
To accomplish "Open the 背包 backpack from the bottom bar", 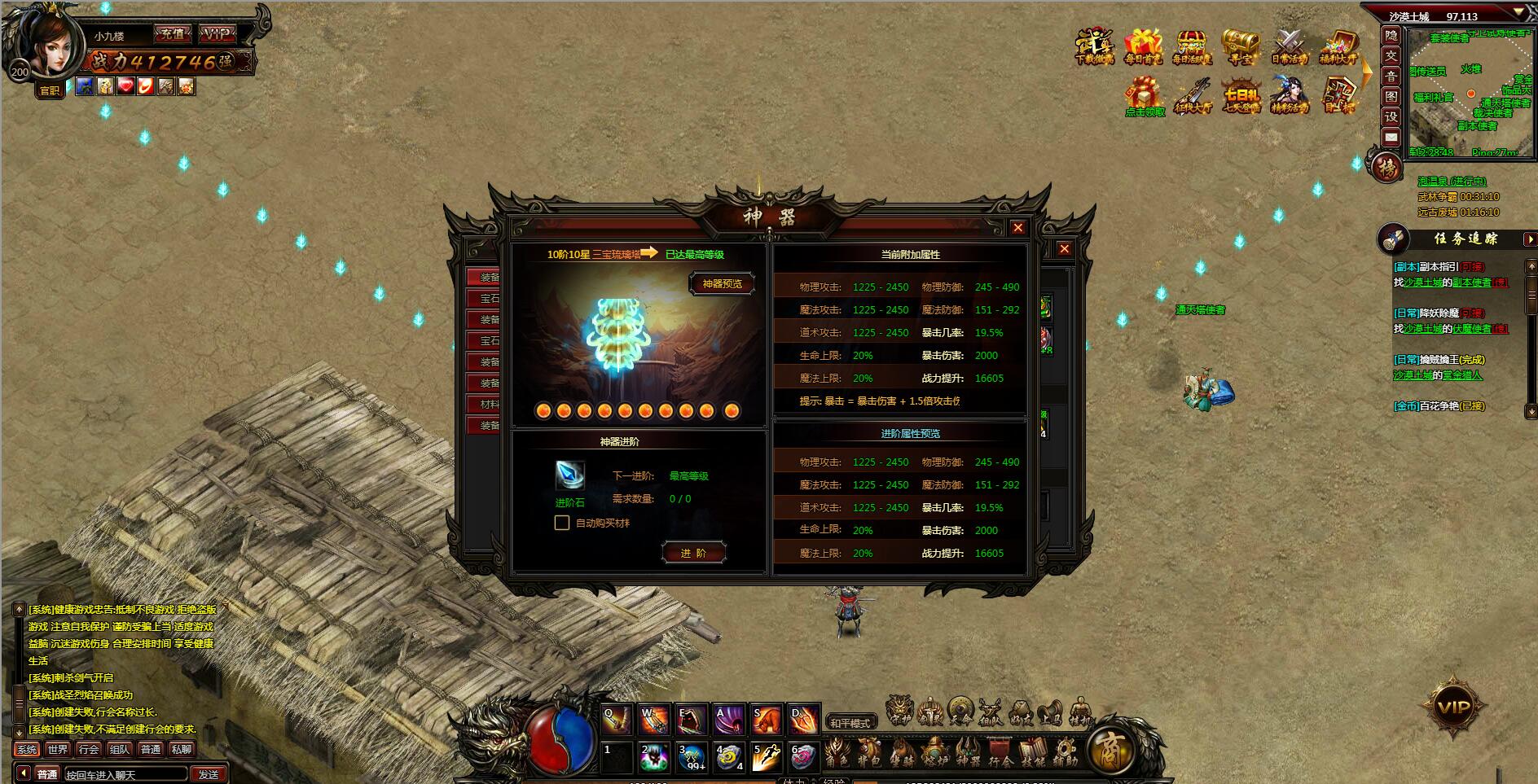I will 869,753.
